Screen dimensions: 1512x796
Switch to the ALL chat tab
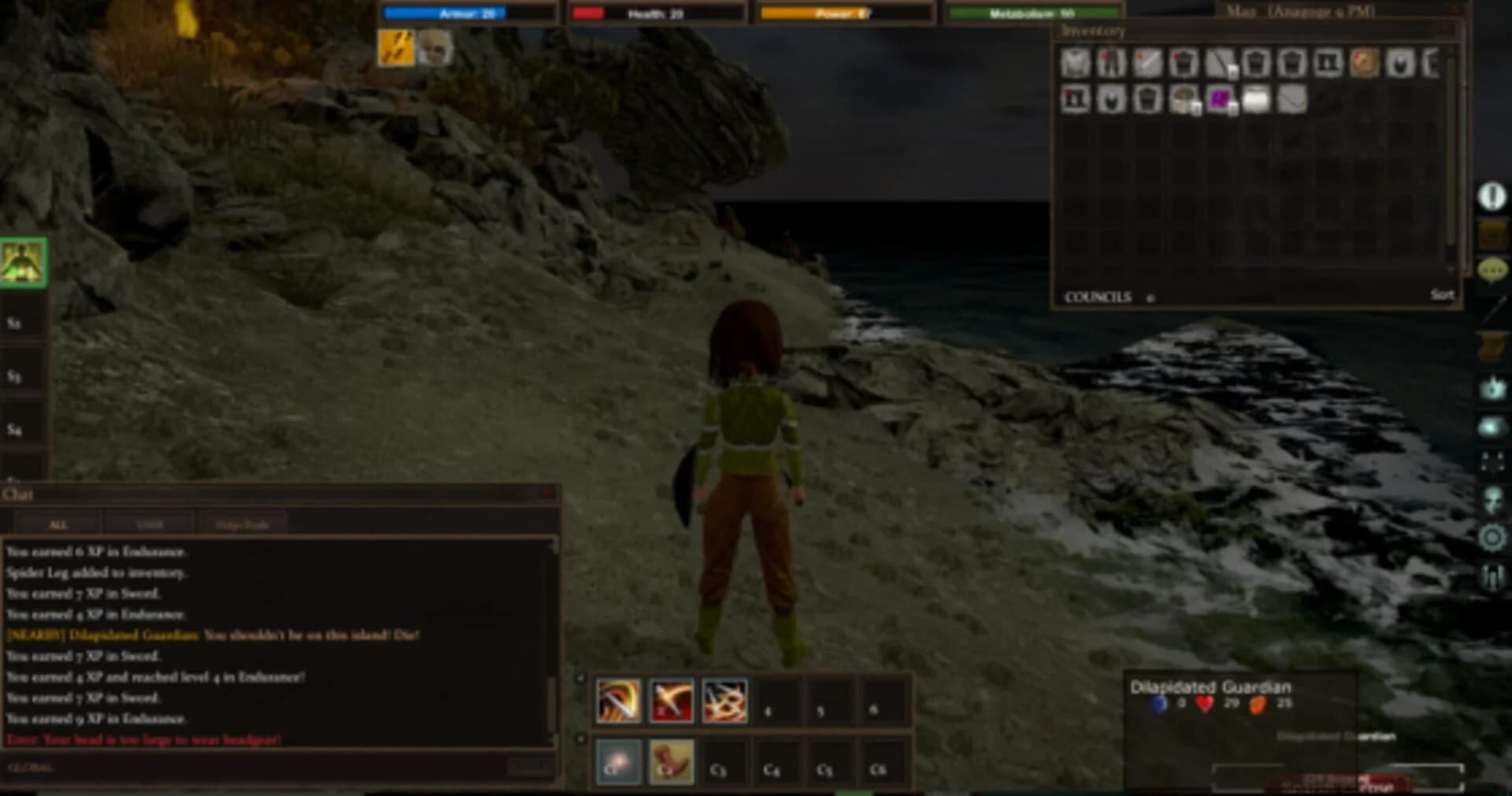click(59, 523)
